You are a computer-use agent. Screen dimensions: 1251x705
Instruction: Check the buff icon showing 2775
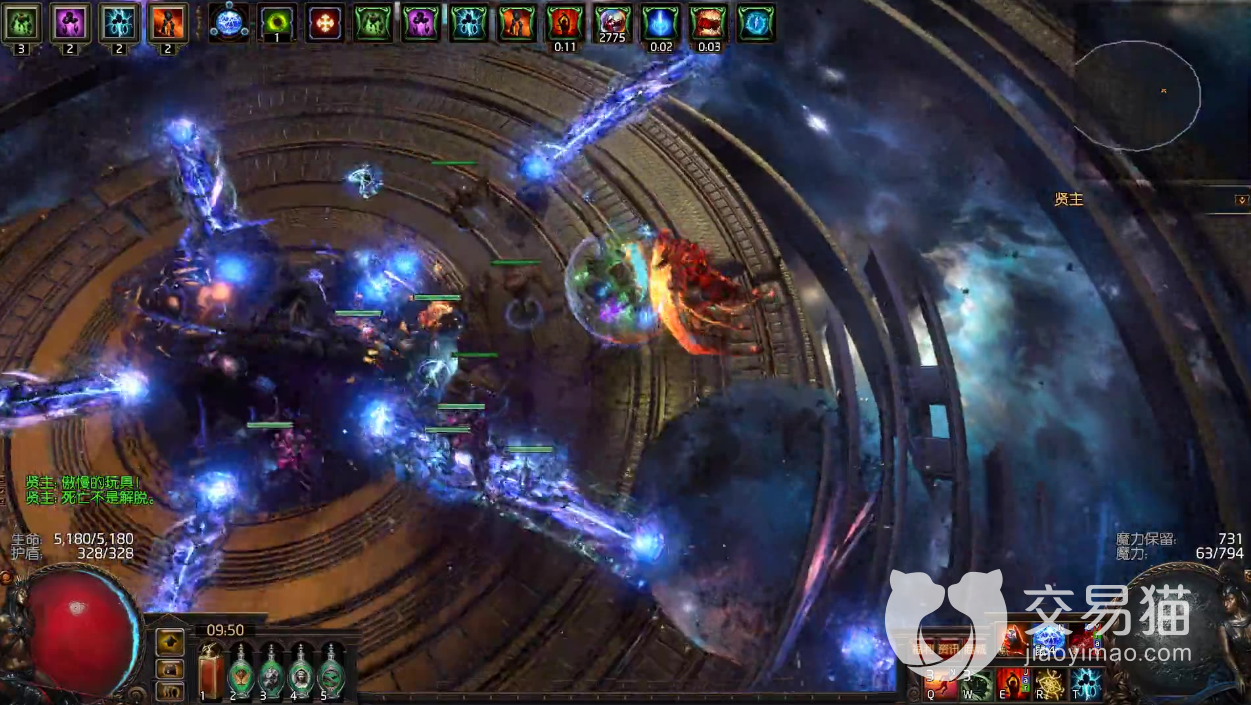pyautogui.click(x=612, y=22)
